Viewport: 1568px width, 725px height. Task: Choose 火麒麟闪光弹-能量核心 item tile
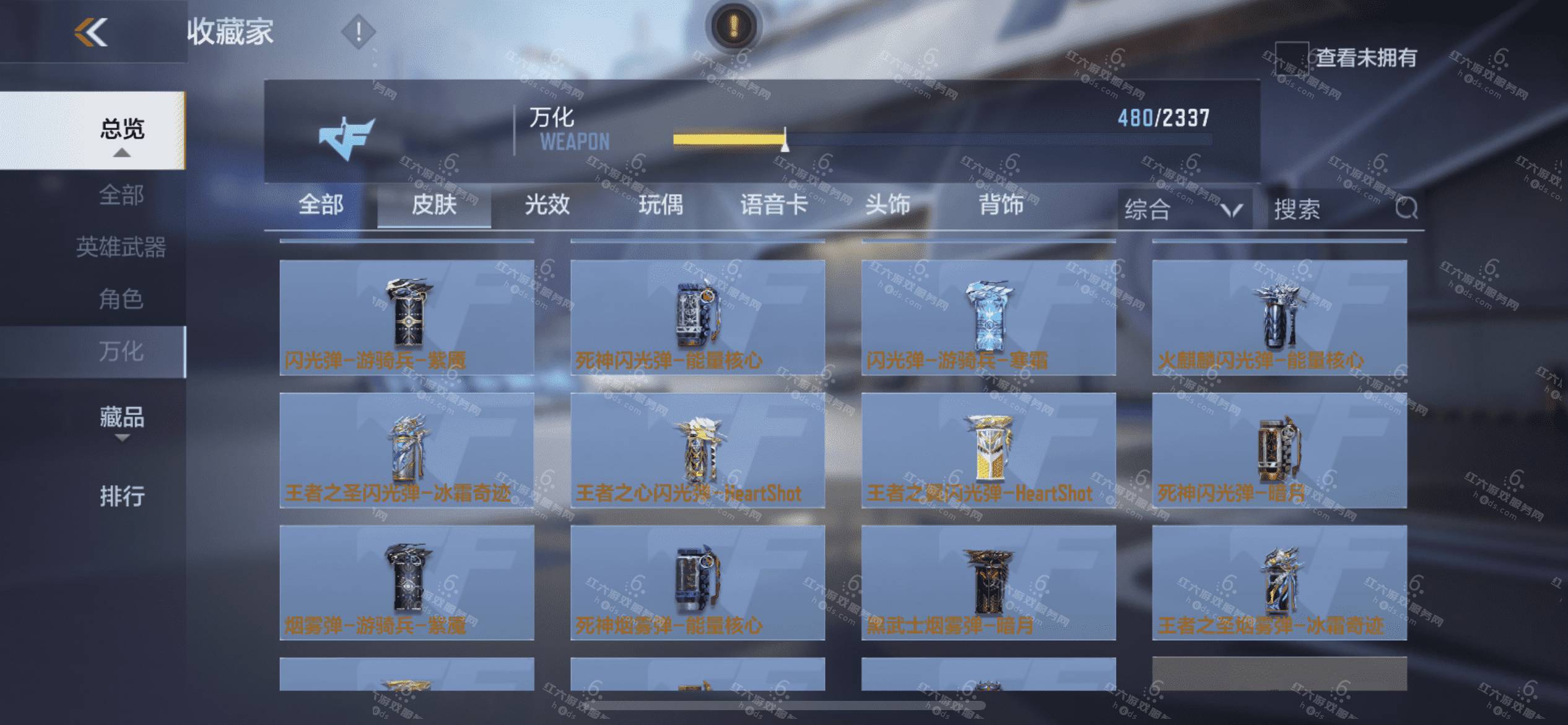pos(1279,317)
